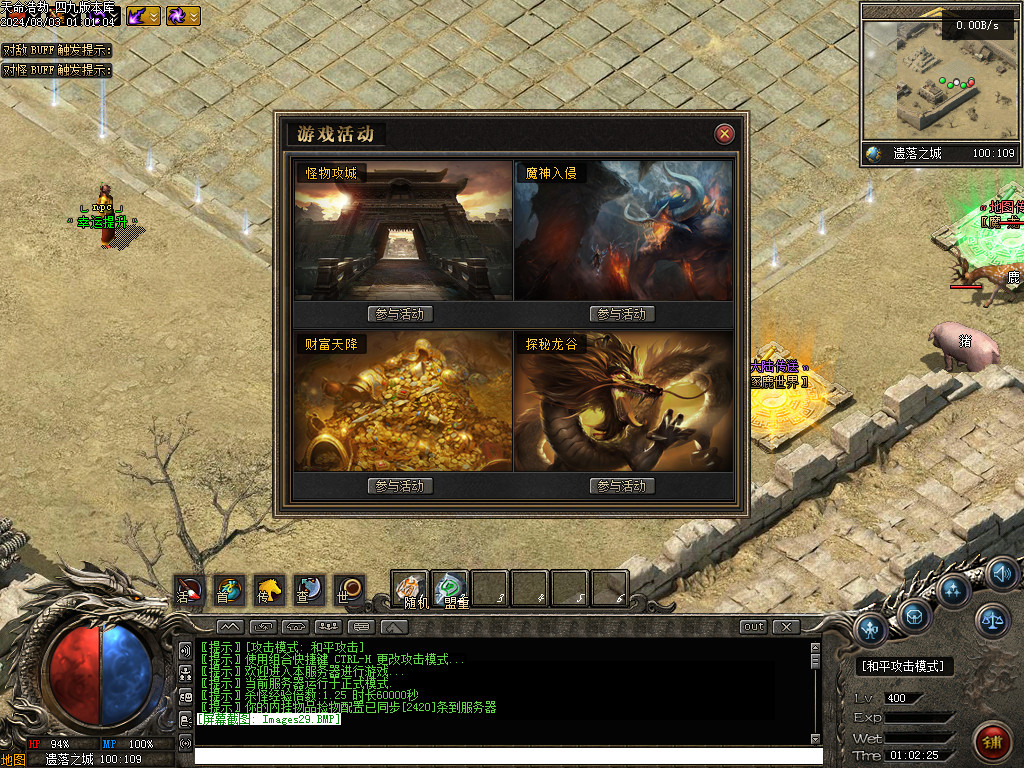This screenshot has width=1024, height=768.
Task: Click the 首 globe shortcut icon
Action: [x=229, y=590]
